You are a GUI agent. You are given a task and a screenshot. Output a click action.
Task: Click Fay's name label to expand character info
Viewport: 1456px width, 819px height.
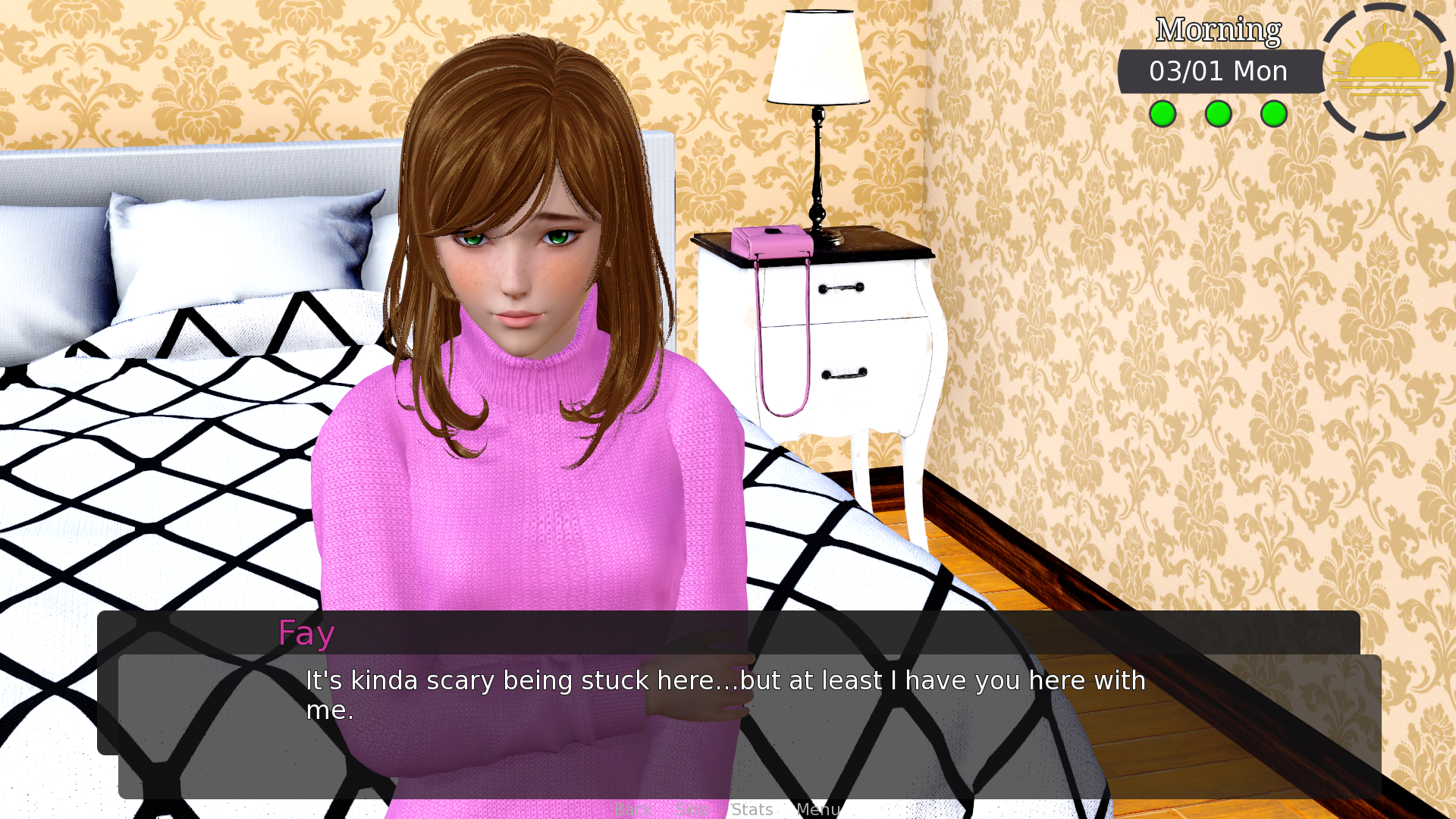click(306, 632)
